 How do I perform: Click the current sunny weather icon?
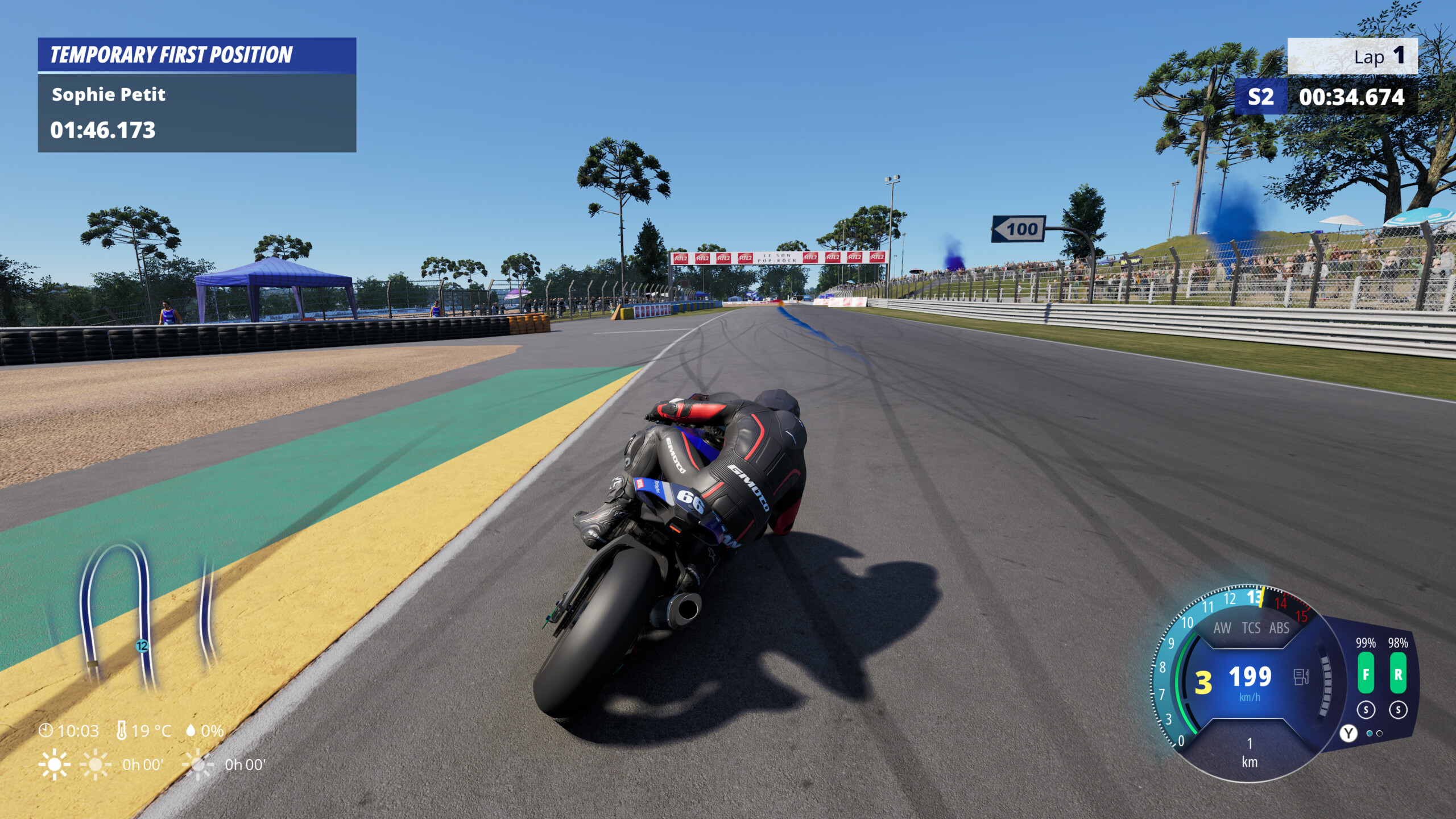click(x=54, y=764)
